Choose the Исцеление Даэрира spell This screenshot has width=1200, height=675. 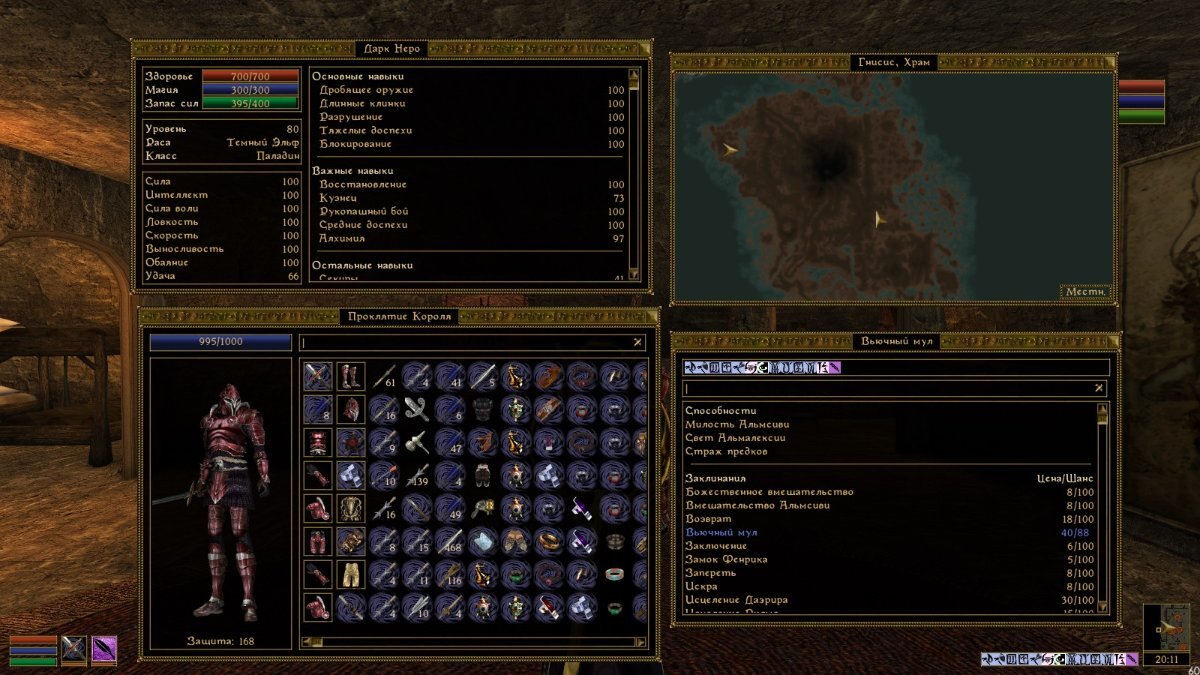tap(736, 600)
